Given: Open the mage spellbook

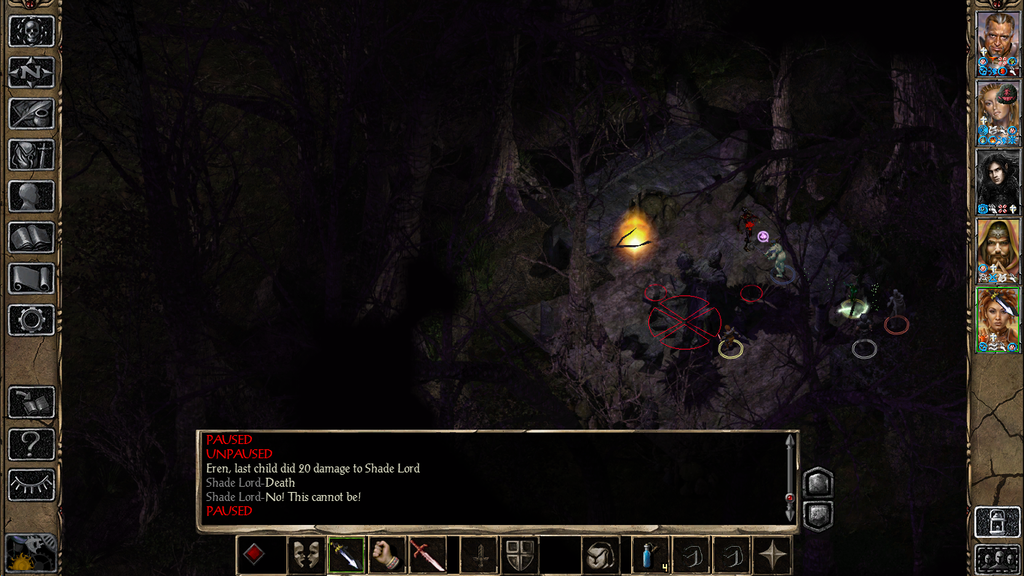Looking at the screenshot, I should 31,237.
